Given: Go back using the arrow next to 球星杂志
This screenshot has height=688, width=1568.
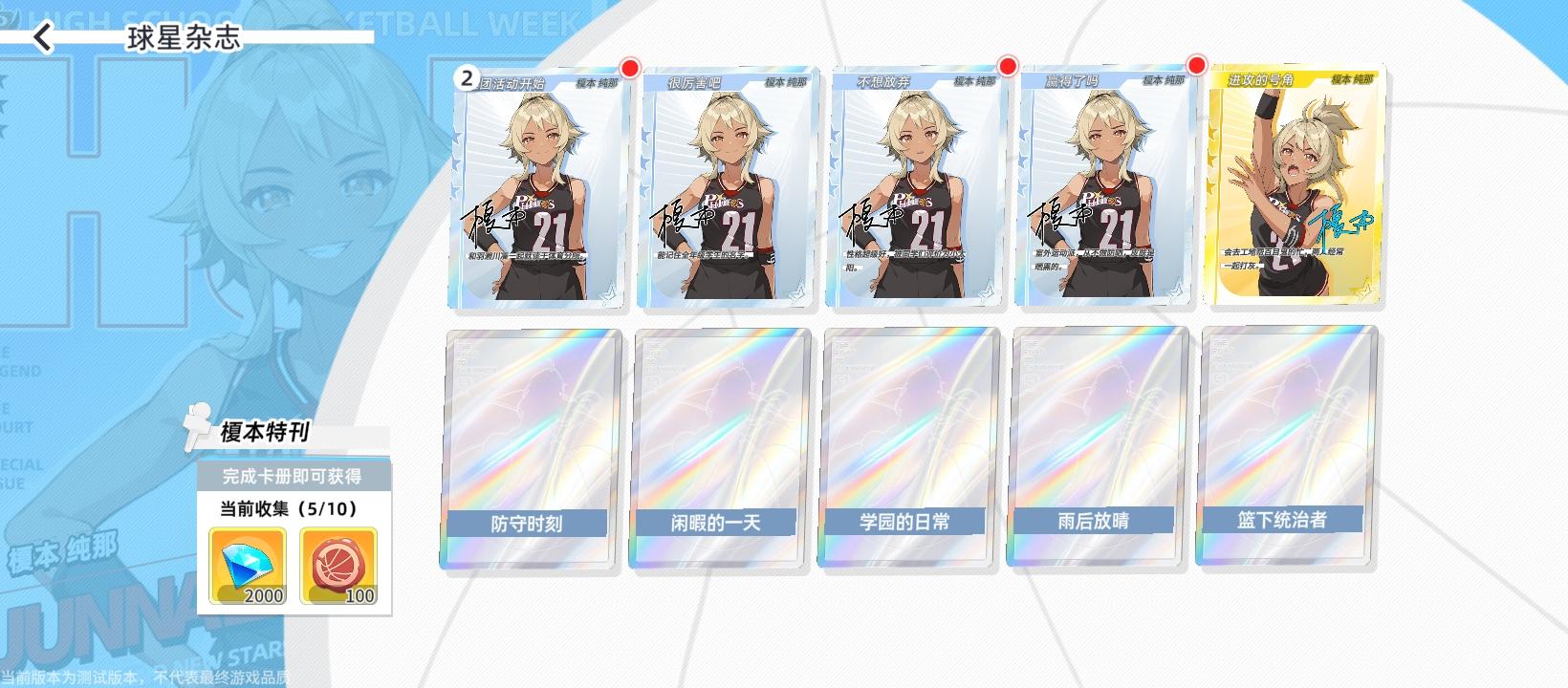Looking at the screenshot, I should pos(42,38).
